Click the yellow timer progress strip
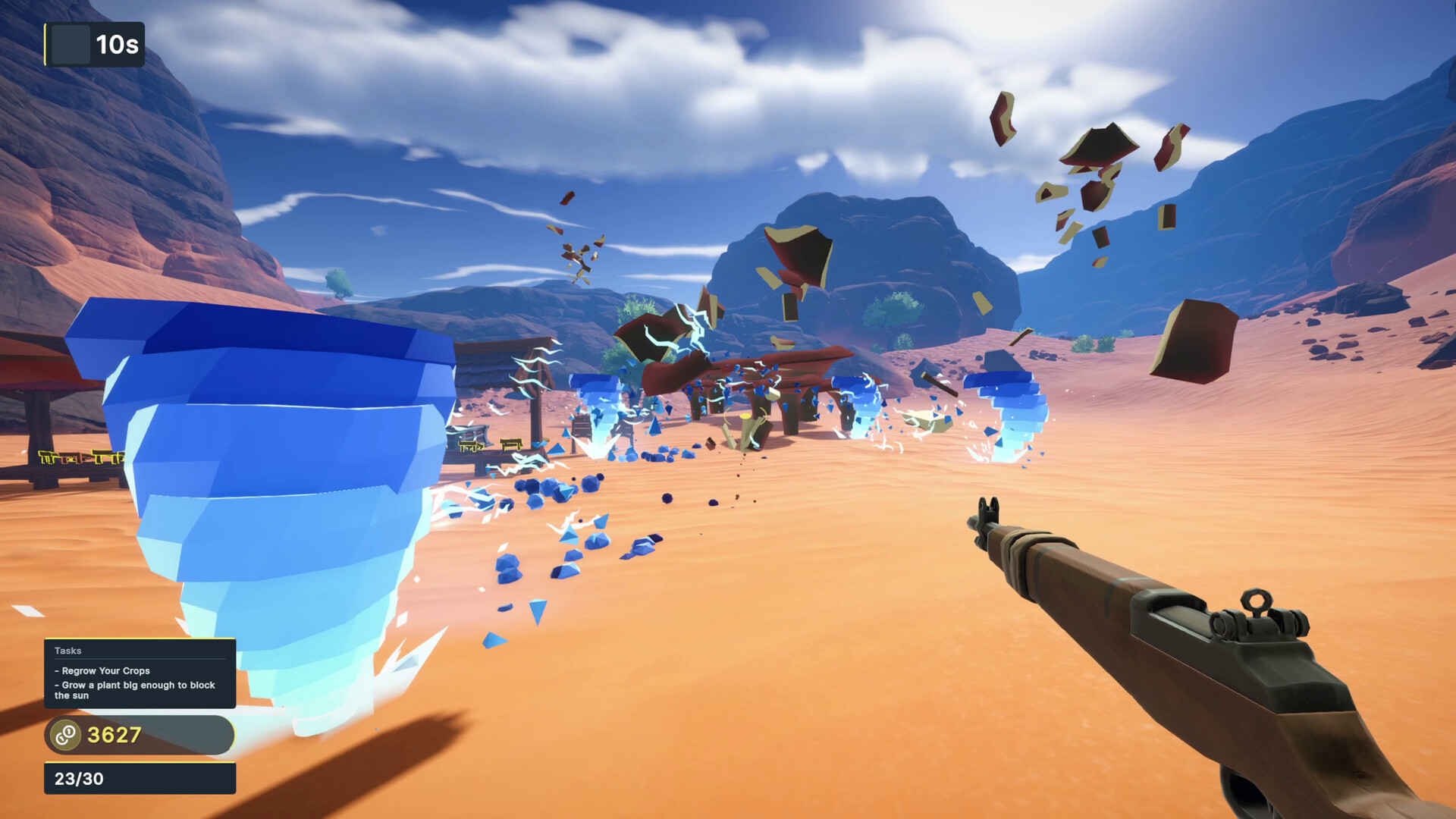The width and height of the screenshot is (1456, 819). (x=47, y=45)
